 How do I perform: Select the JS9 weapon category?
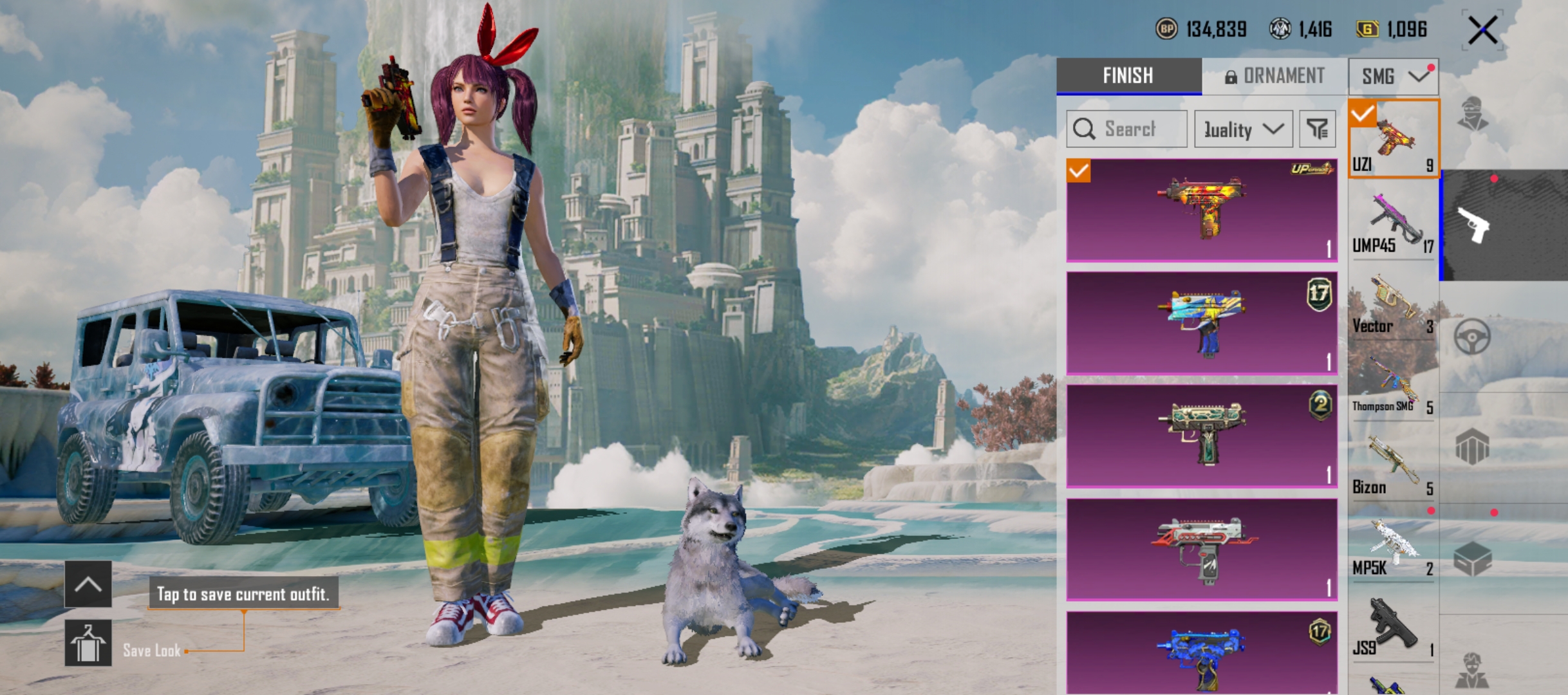[1392, 628]
